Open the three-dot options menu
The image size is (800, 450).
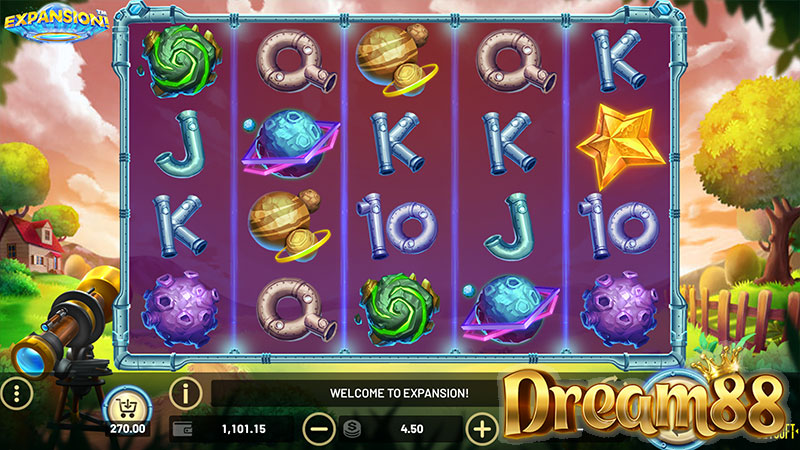[17, 392]
